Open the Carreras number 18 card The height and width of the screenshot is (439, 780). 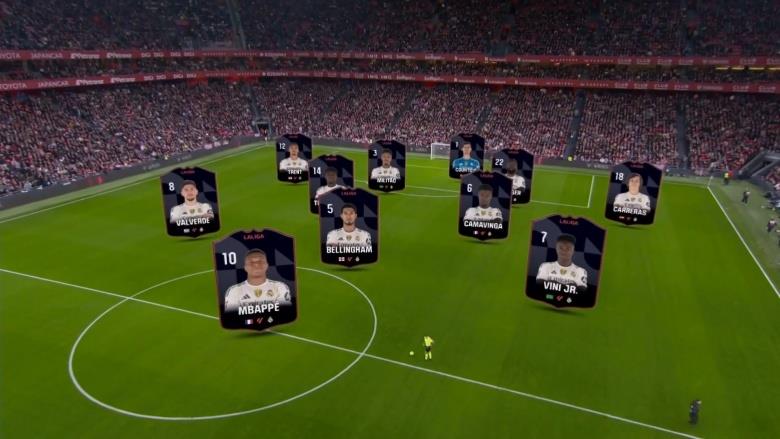[x=632, y=192]
